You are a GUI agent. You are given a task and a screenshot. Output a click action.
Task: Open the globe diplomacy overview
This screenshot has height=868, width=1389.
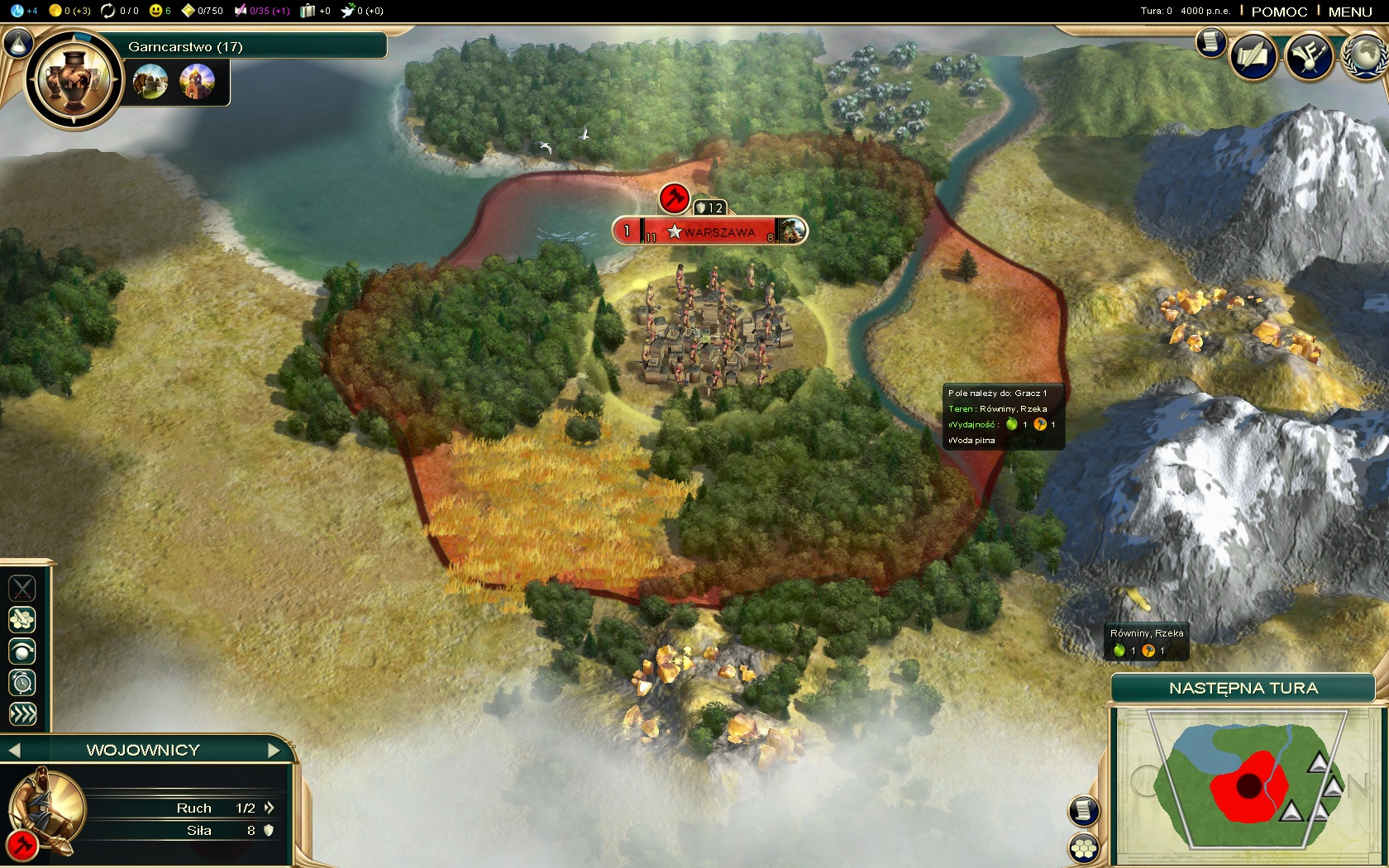point(1366,57)
